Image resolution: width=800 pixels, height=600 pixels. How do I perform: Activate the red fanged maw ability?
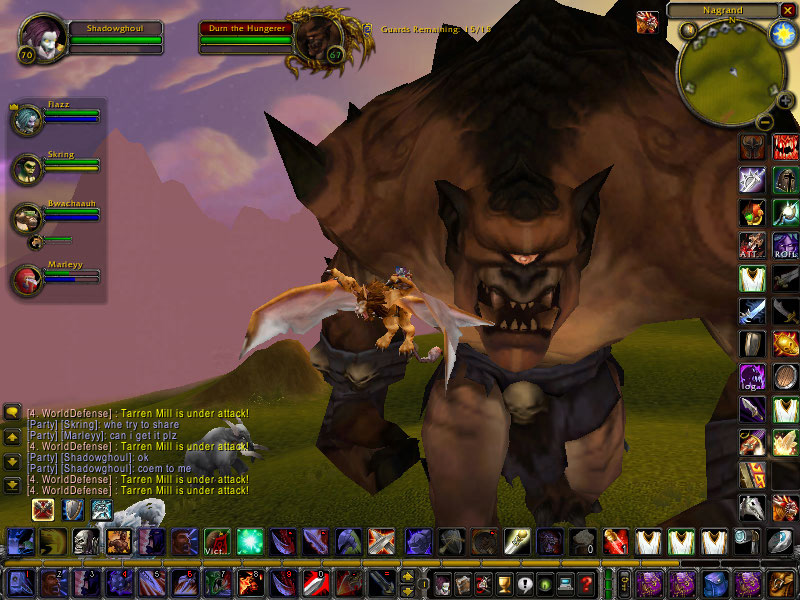point(785,148)
